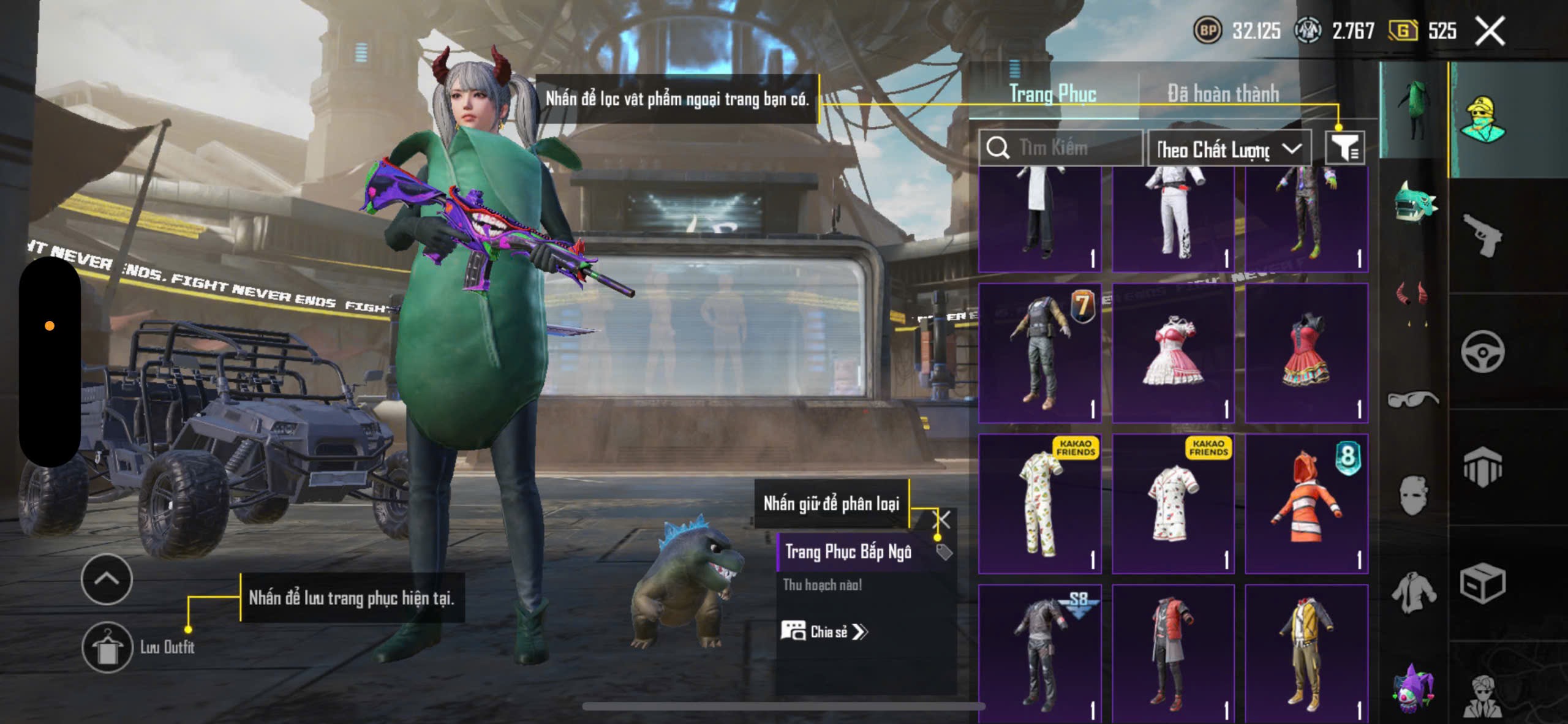Save current look with Lưu Outfit
Screen dimensions: 1568x724
coord(108,647)
